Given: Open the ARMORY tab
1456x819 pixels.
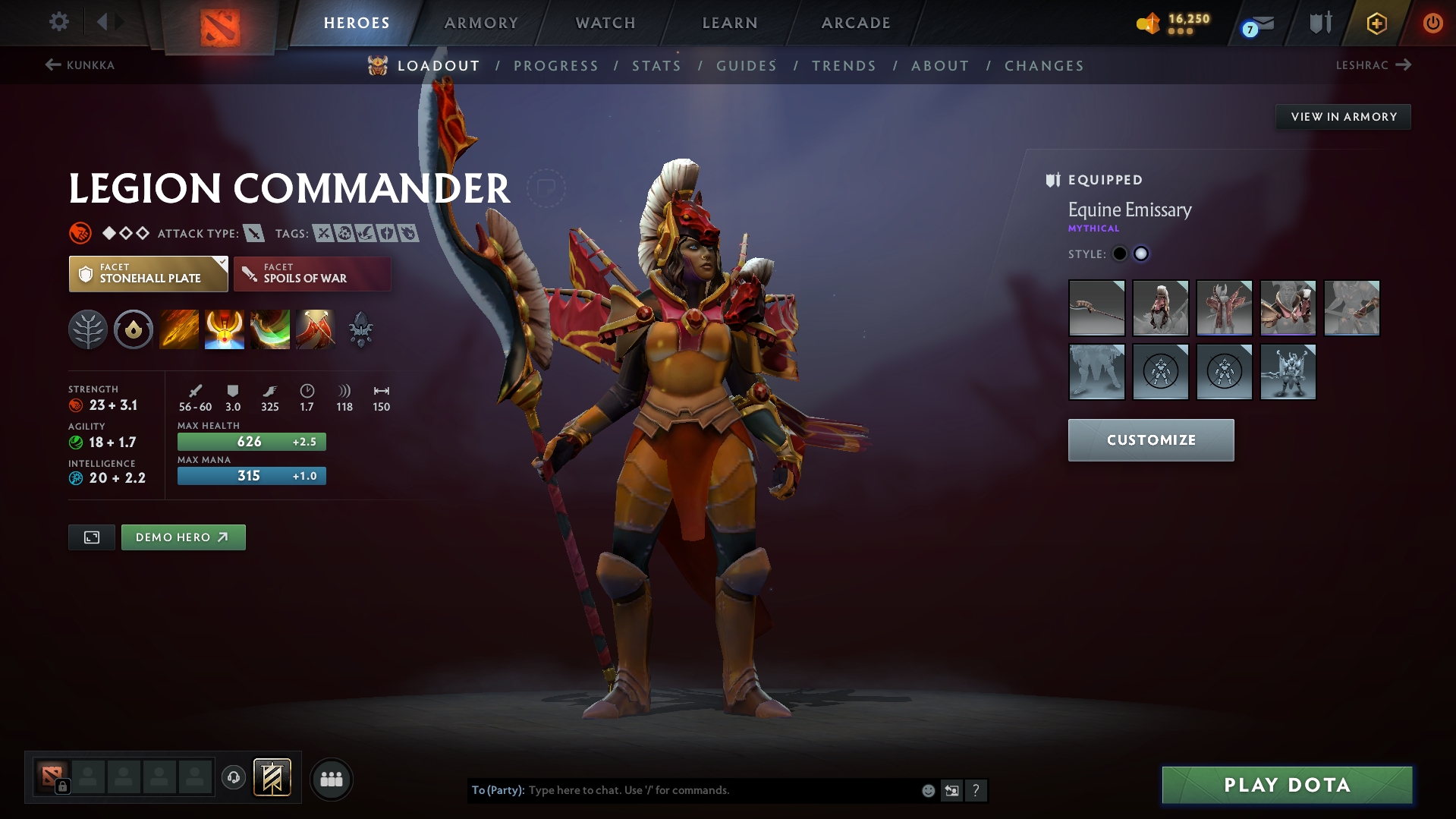Looking at the screenshot, I should 481,23.
